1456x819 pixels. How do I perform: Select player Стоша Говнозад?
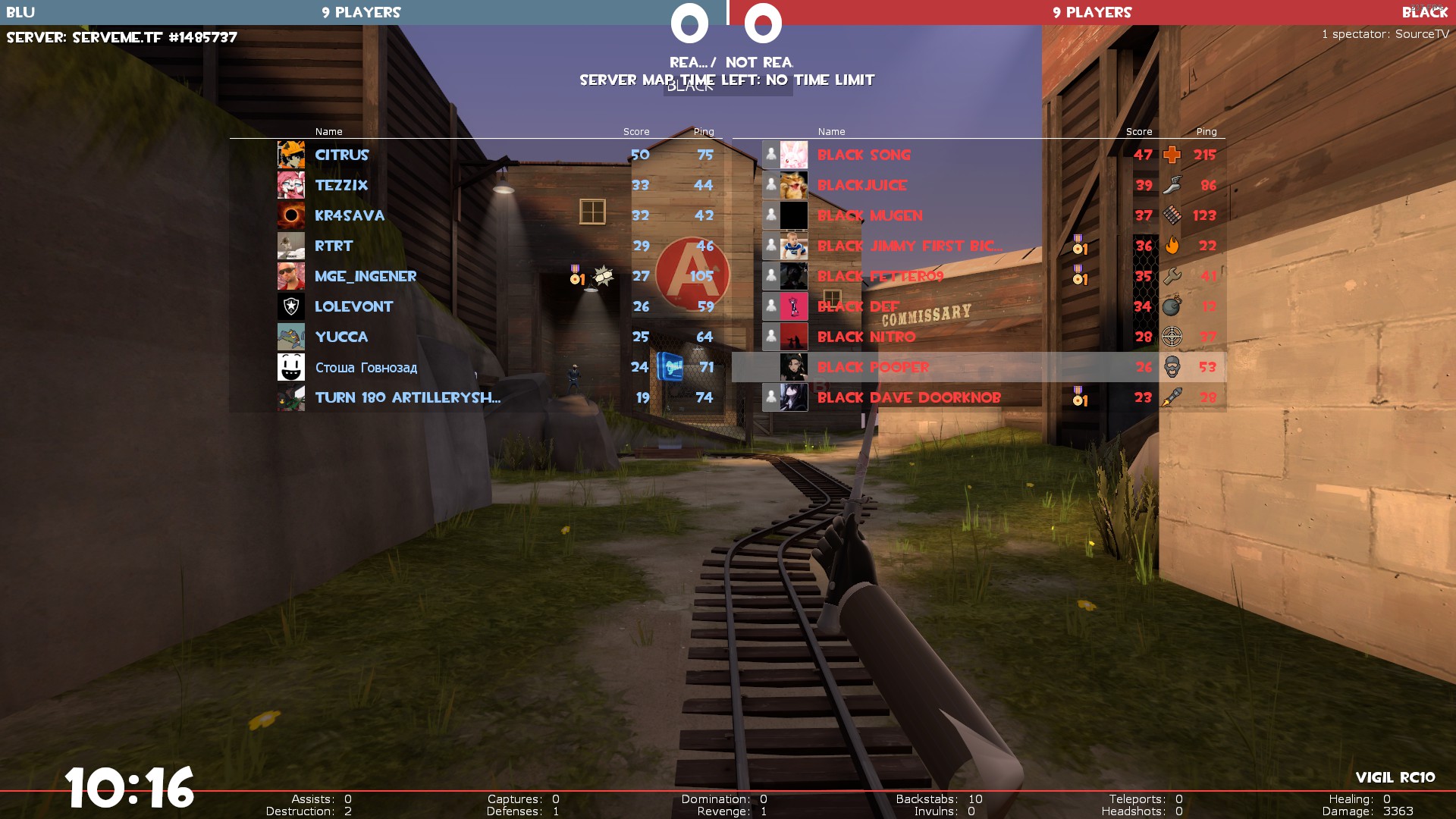[366, 367]
